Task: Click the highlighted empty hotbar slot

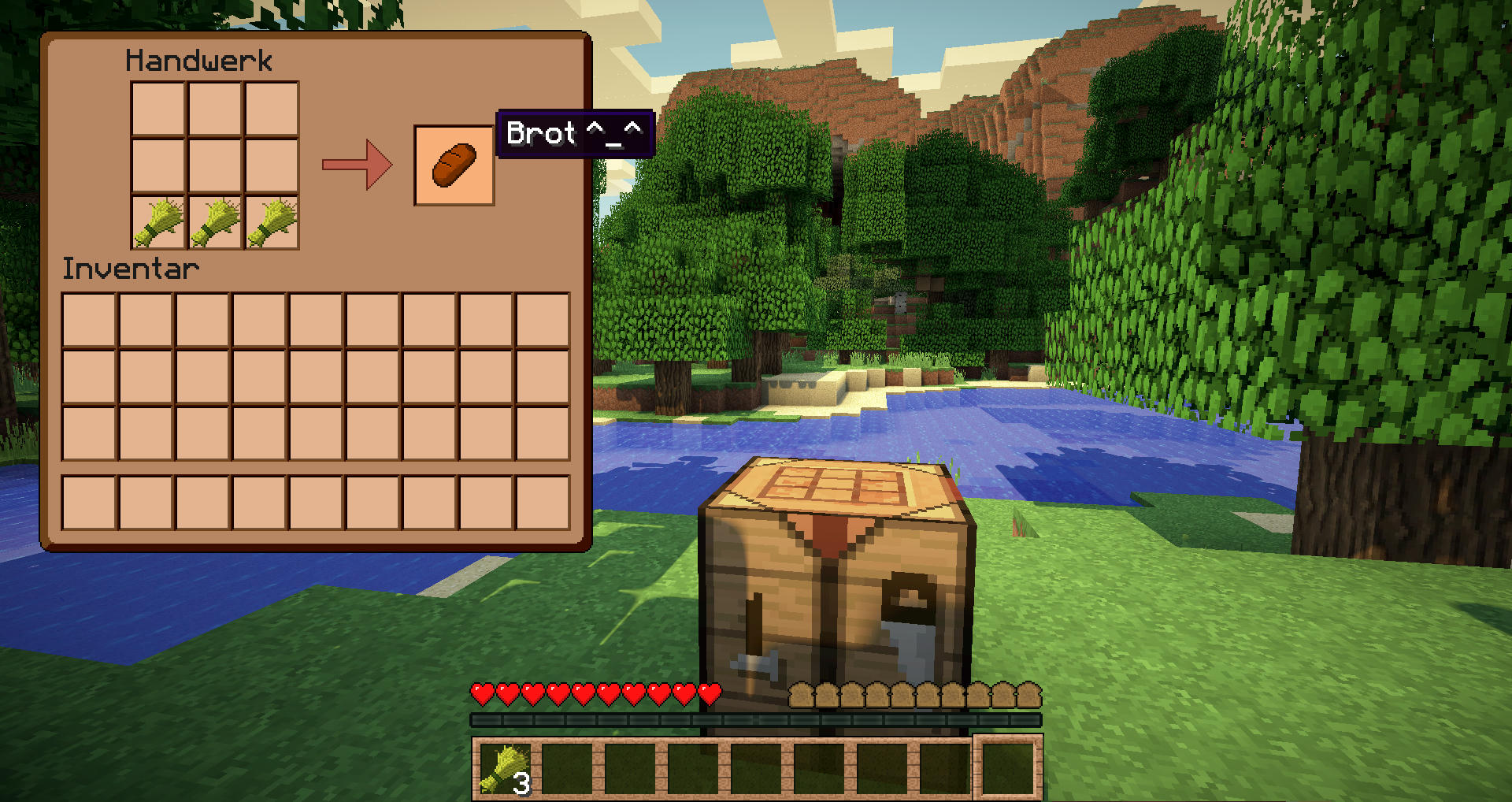Action: point(1008,768)
